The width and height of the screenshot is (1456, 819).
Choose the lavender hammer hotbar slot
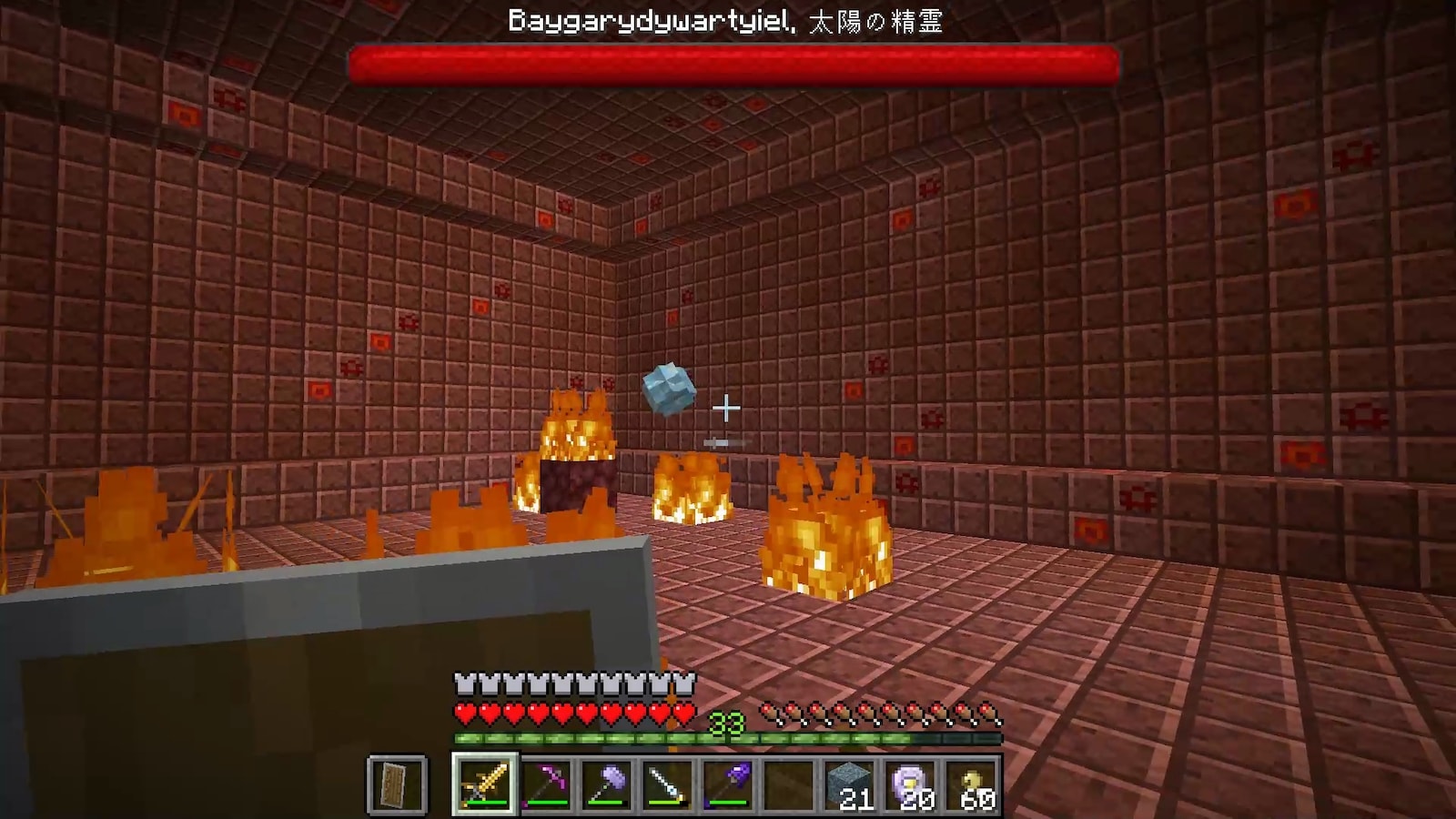tap(606, 784)
